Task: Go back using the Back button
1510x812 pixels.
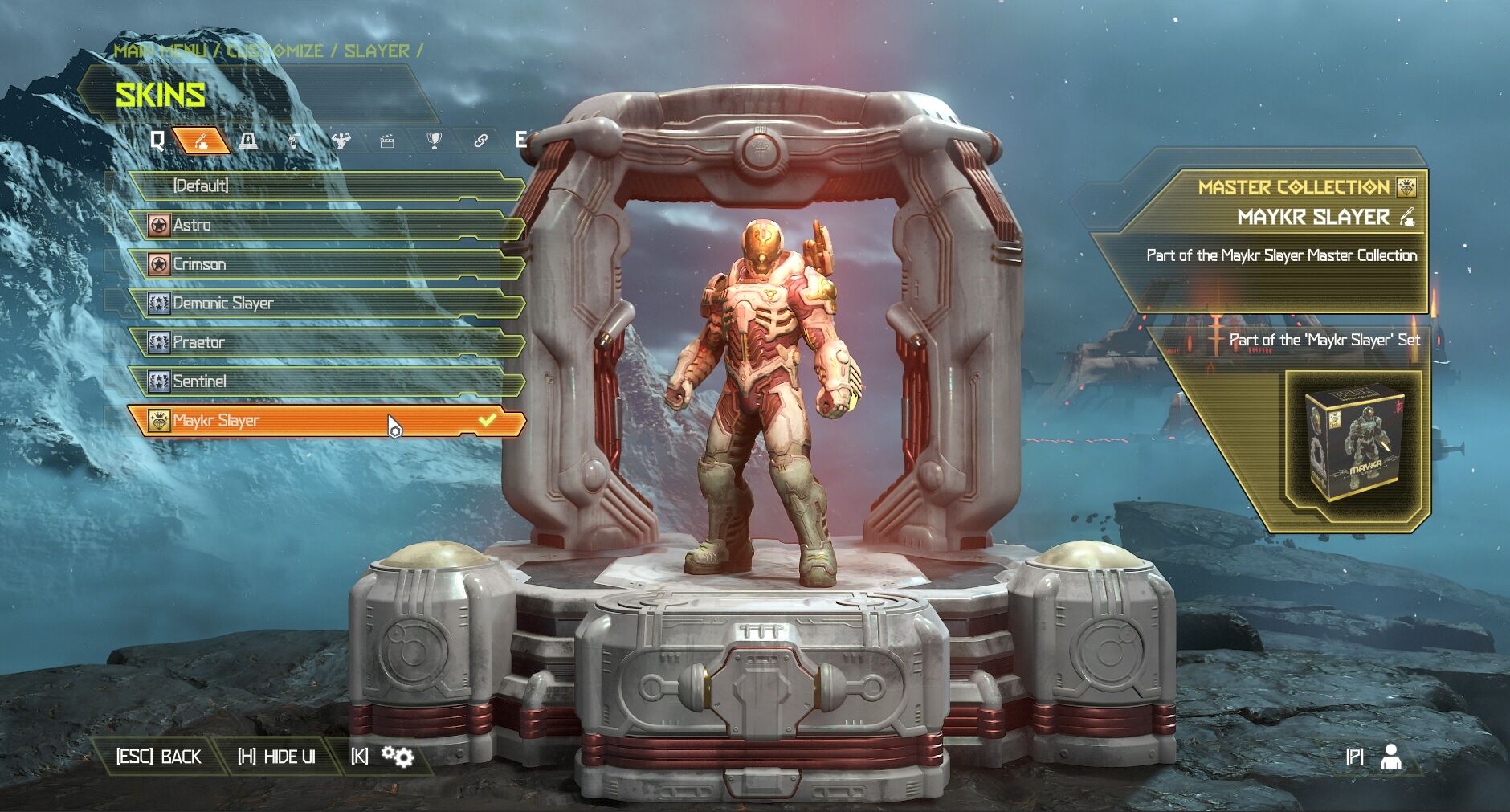Action: click(159, 757)
